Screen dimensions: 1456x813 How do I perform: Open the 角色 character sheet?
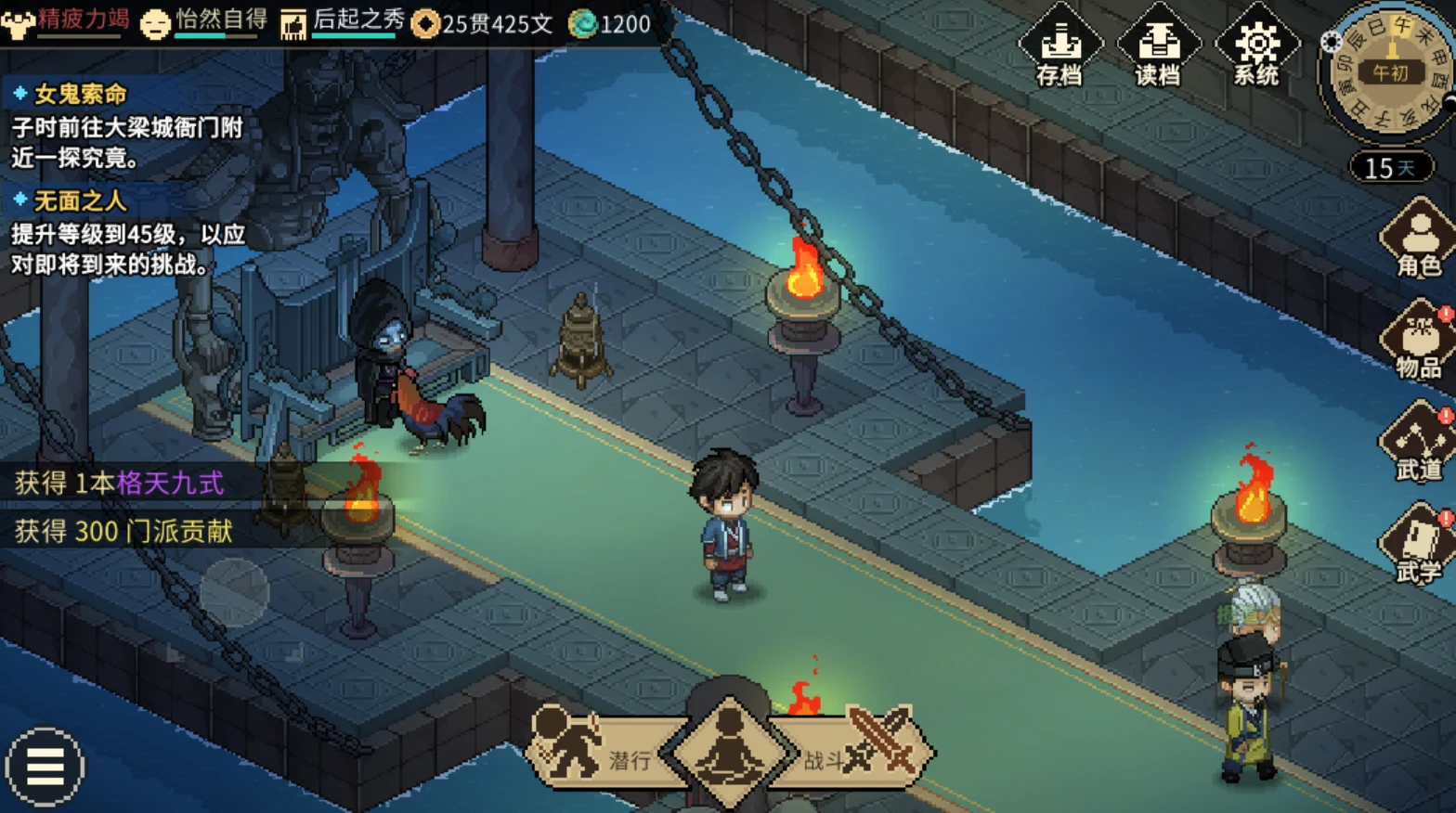coord(1418,241)
